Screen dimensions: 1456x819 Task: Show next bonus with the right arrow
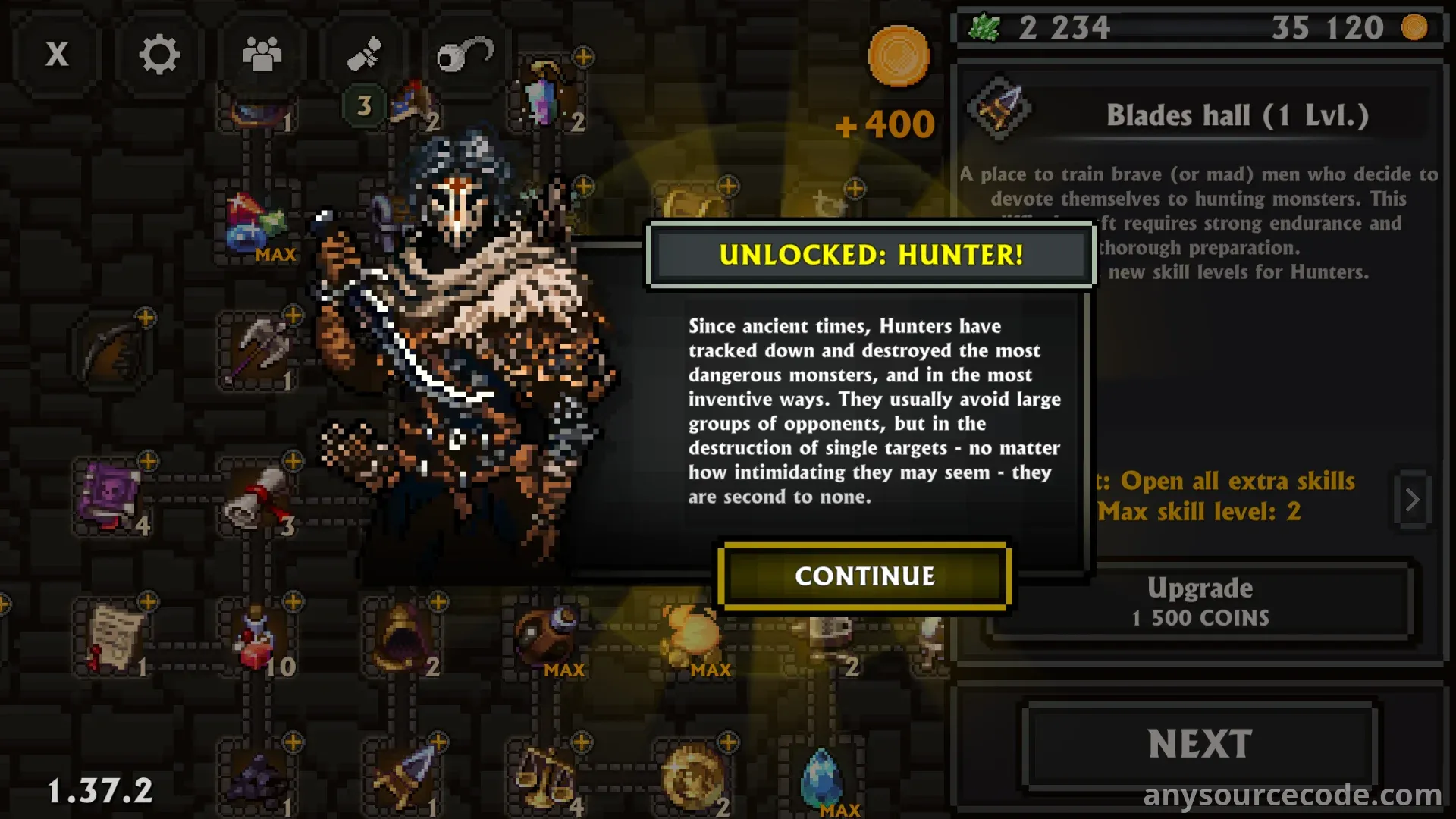coord(1412,500)
